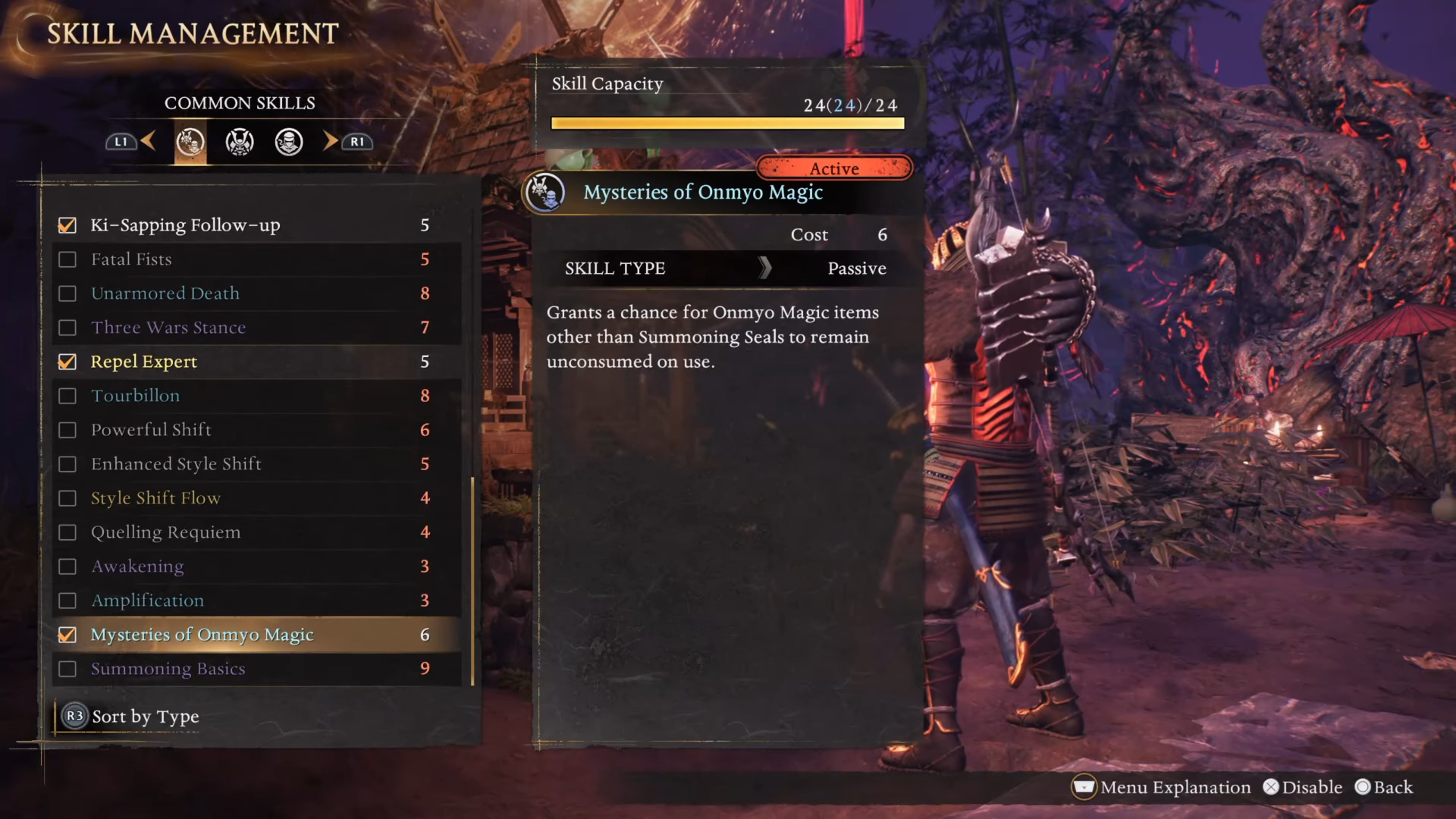This screenshot has width=1456, height=819.
Task: Enable the Amplification skill
Action: click(x=67, y=601)
